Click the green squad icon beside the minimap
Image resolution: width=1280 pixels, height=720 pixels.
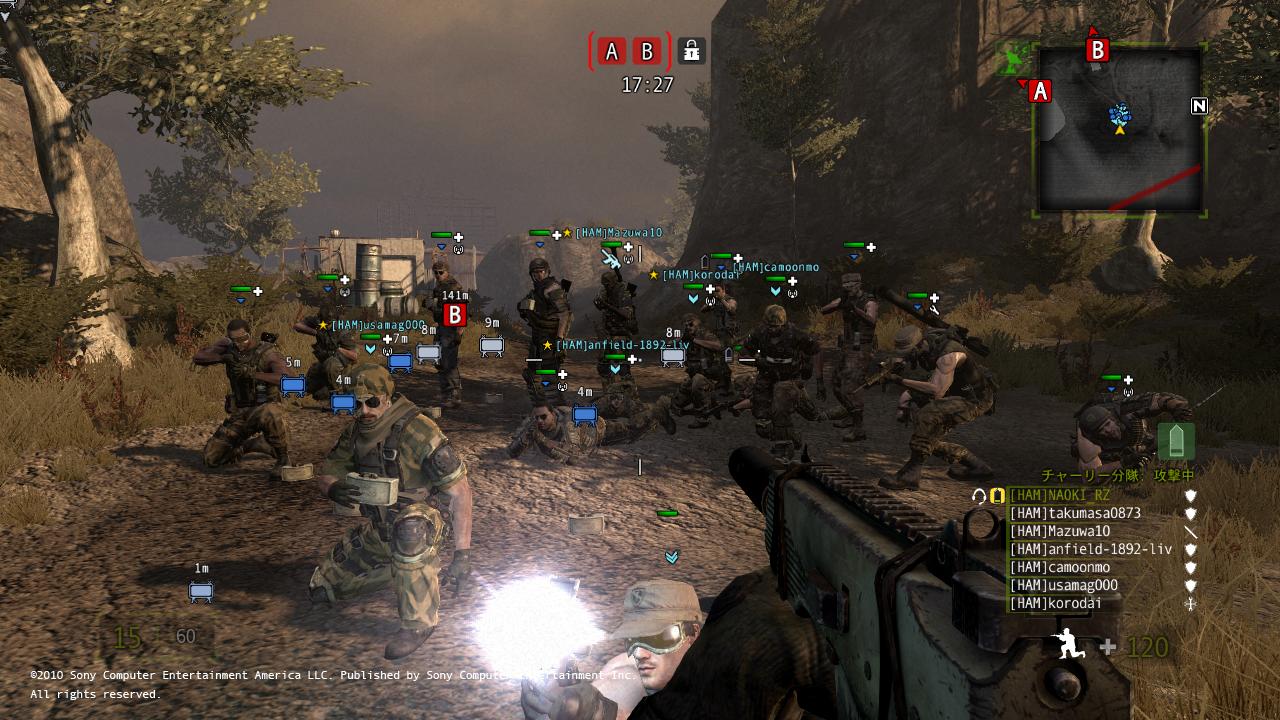coord(1014,57)
